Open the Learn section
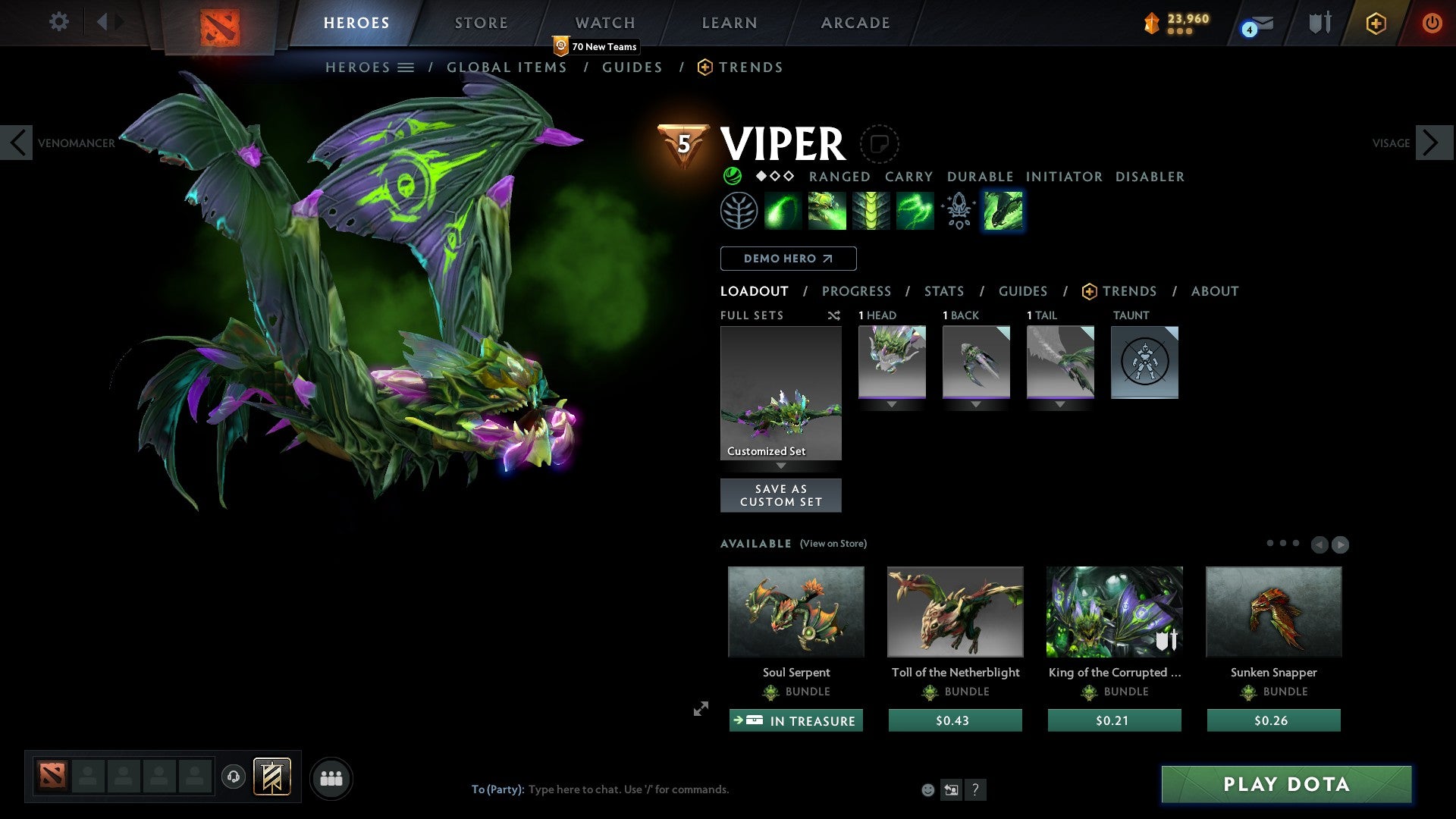 click(729, 23)
